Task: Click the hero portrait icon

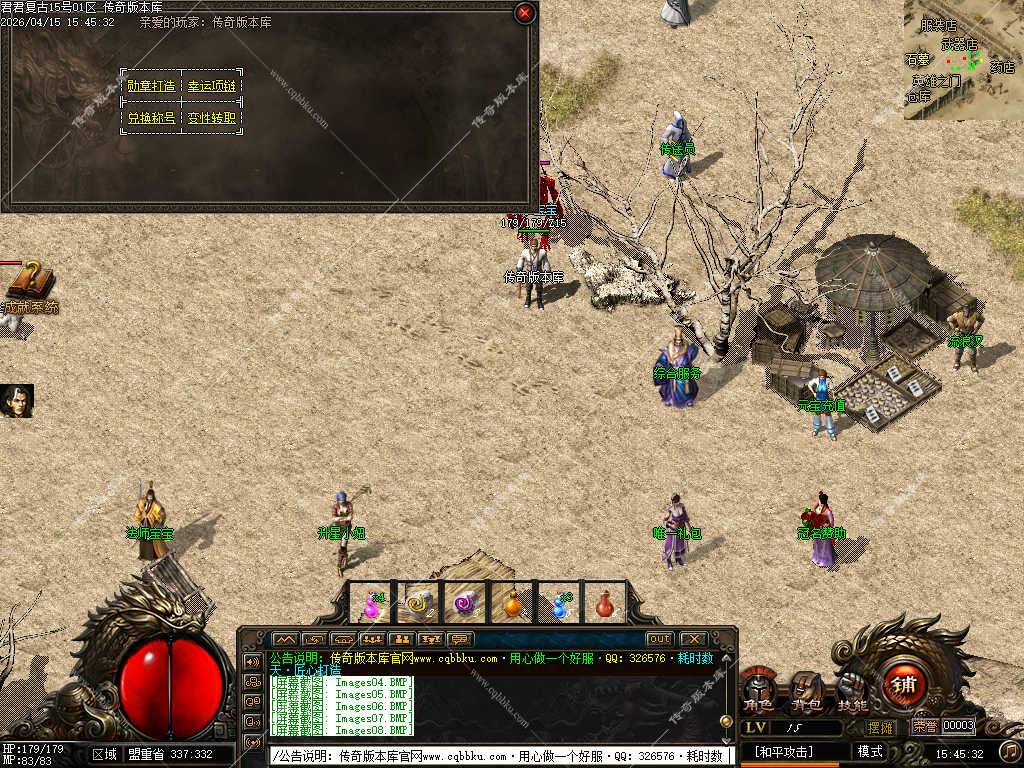Action: point(17,400)
